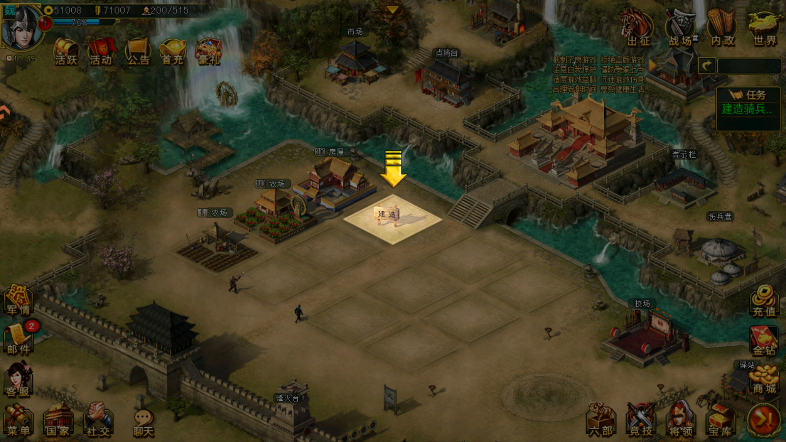Select the 出征 expedition horse icon
The image size is (786, 442).
click(x=639, y=27)
